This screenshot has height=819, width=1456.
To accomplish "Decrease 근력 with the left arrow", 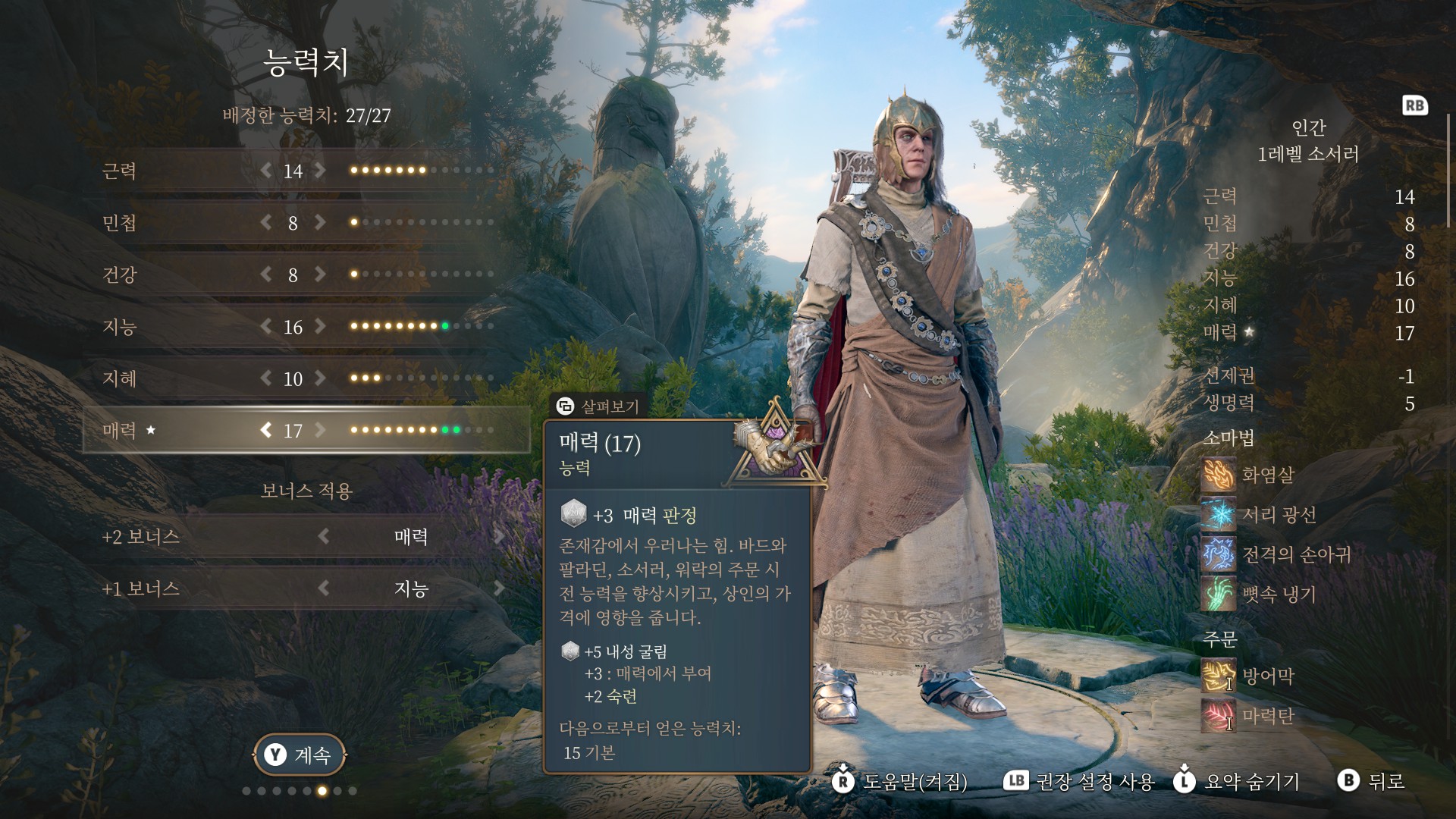I will coord(265,171).
